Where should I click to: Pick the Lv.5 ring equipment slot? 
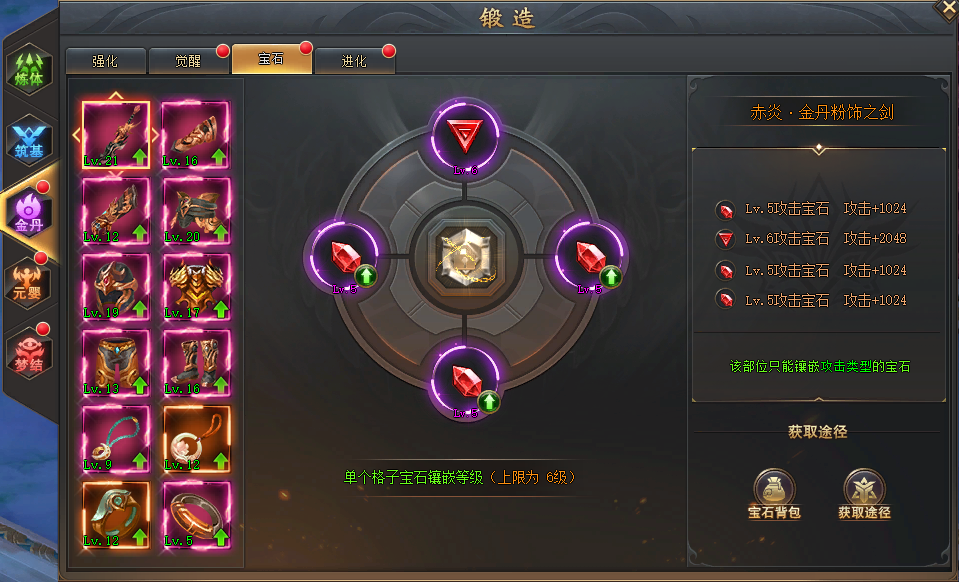pyautogui.click(x=196, y=514)
